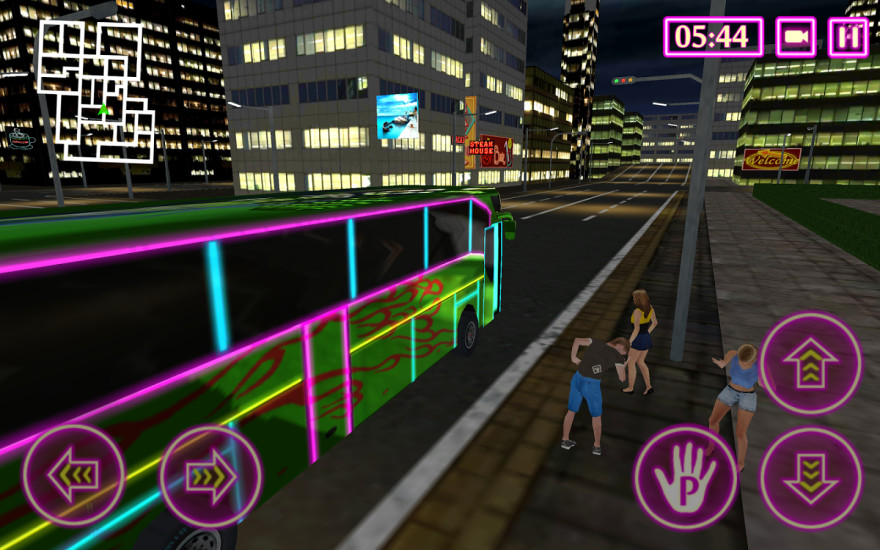Switch camera view with the camera icon
Screen dimensions: 880x550
tap(796, 37)
